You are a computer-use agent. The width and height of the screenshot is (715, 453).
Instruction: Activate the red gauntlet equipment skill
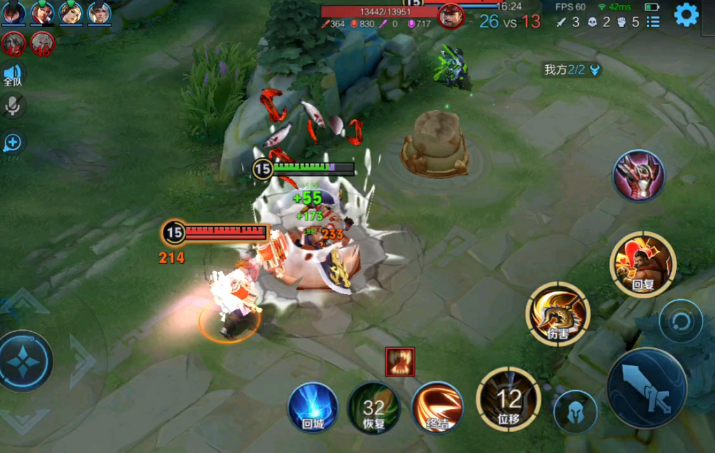click(x=639, y=174)
